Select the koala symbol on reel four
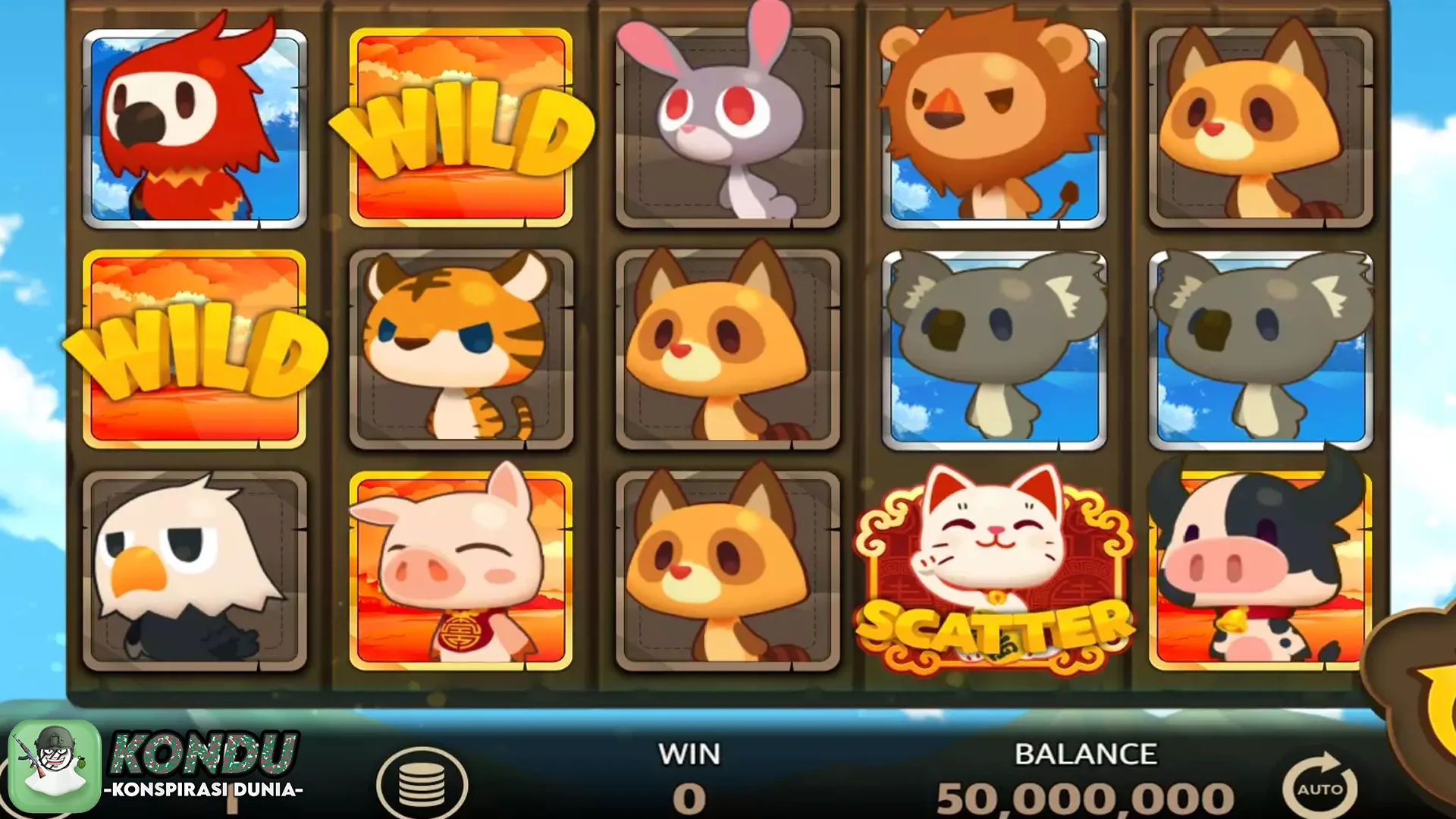The width and height of the screenshot is (1456, 819). pos(993,349)
